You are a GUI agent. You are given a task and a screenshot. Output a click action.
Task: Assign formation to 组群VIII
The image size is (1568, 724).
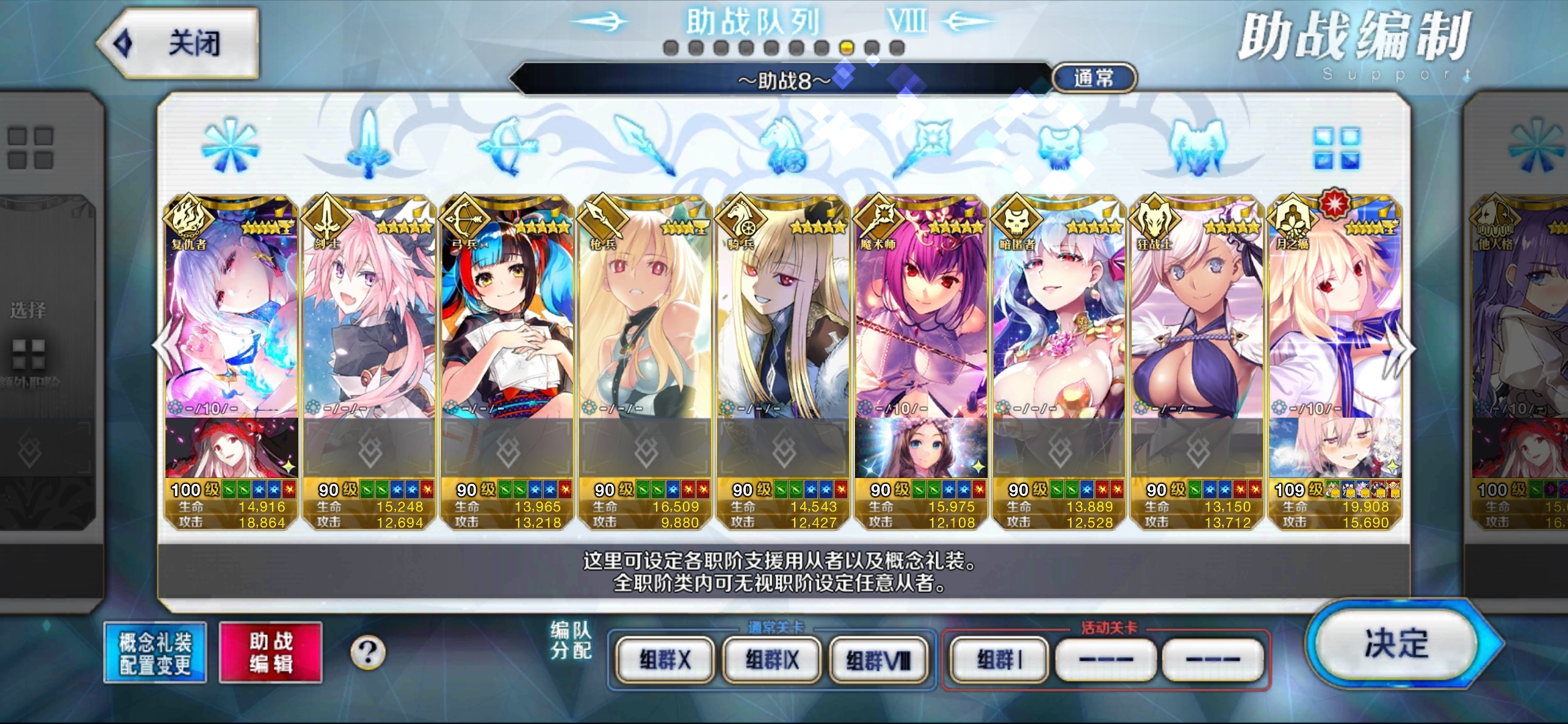pos(878,660)
